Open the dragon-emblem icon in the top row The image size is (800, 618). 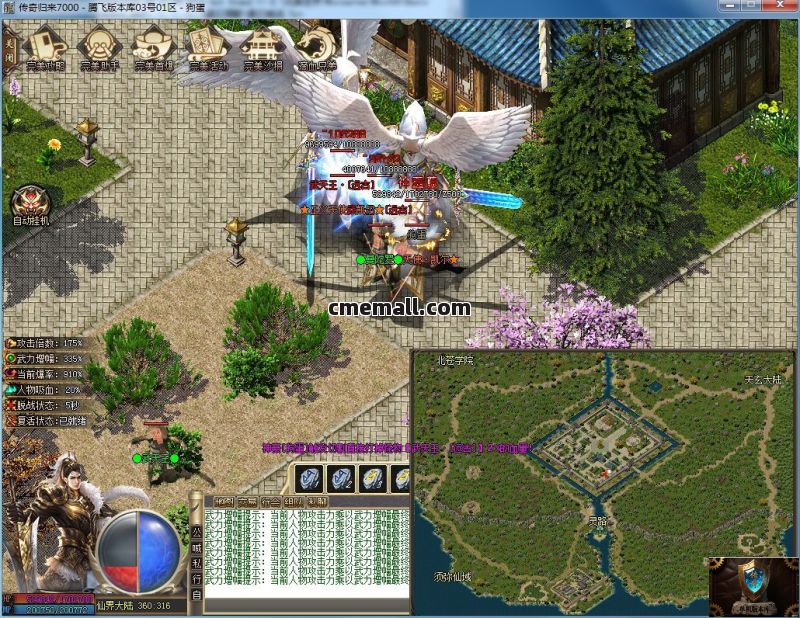point(317,46)
